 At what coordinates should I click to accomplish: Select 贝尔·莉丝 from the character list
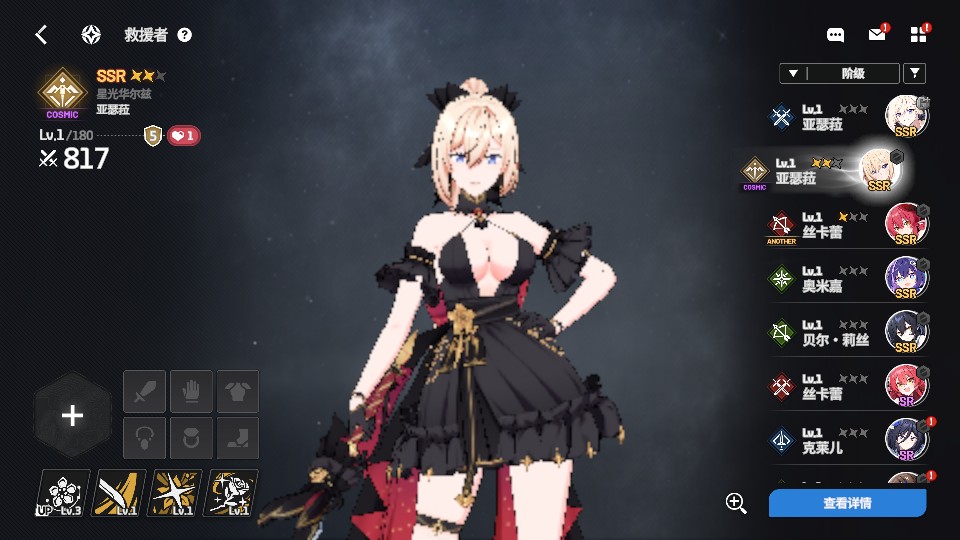(x=849, y=333)
